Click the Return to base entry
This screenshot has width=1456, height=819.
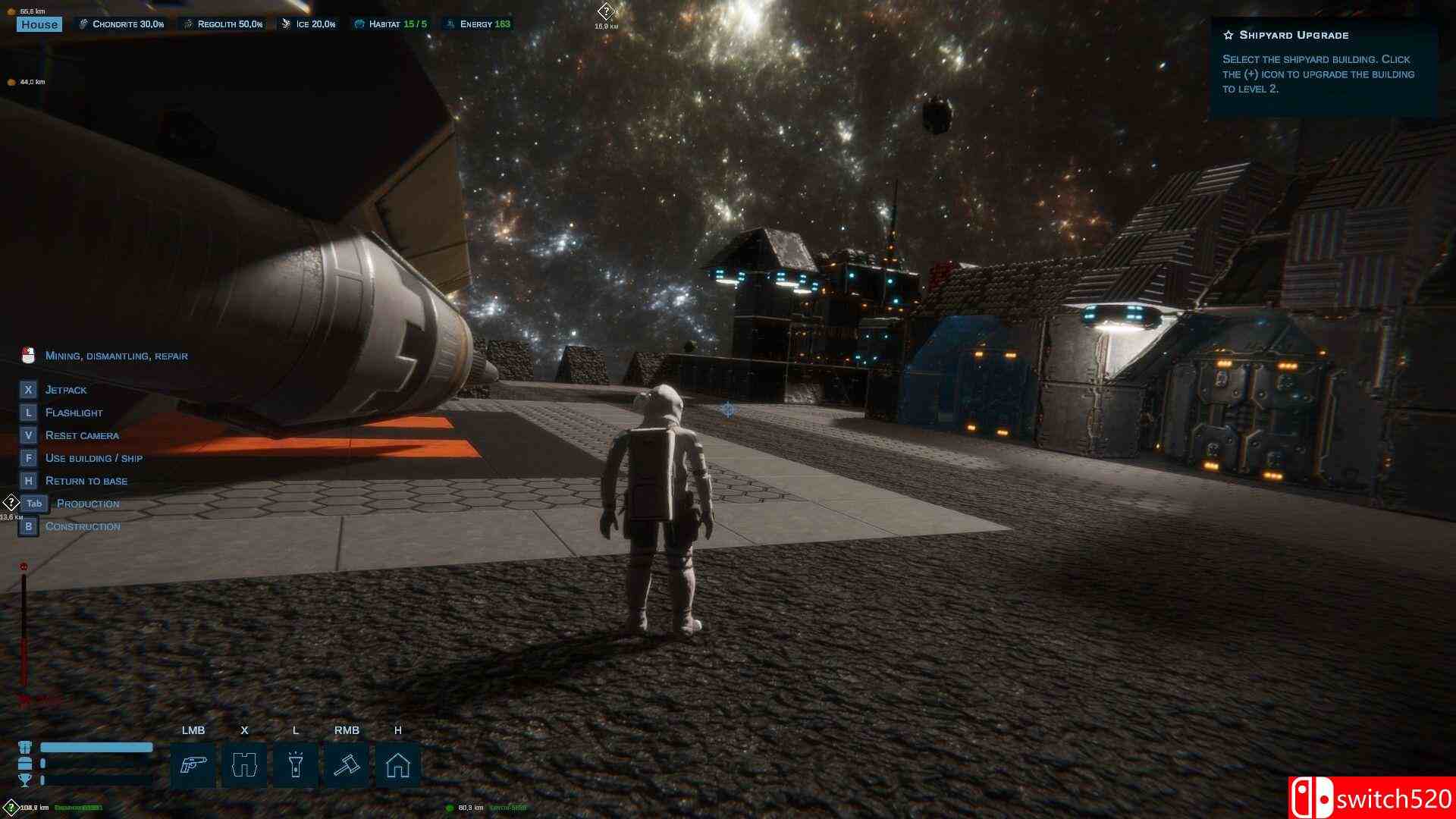(86, 481)
